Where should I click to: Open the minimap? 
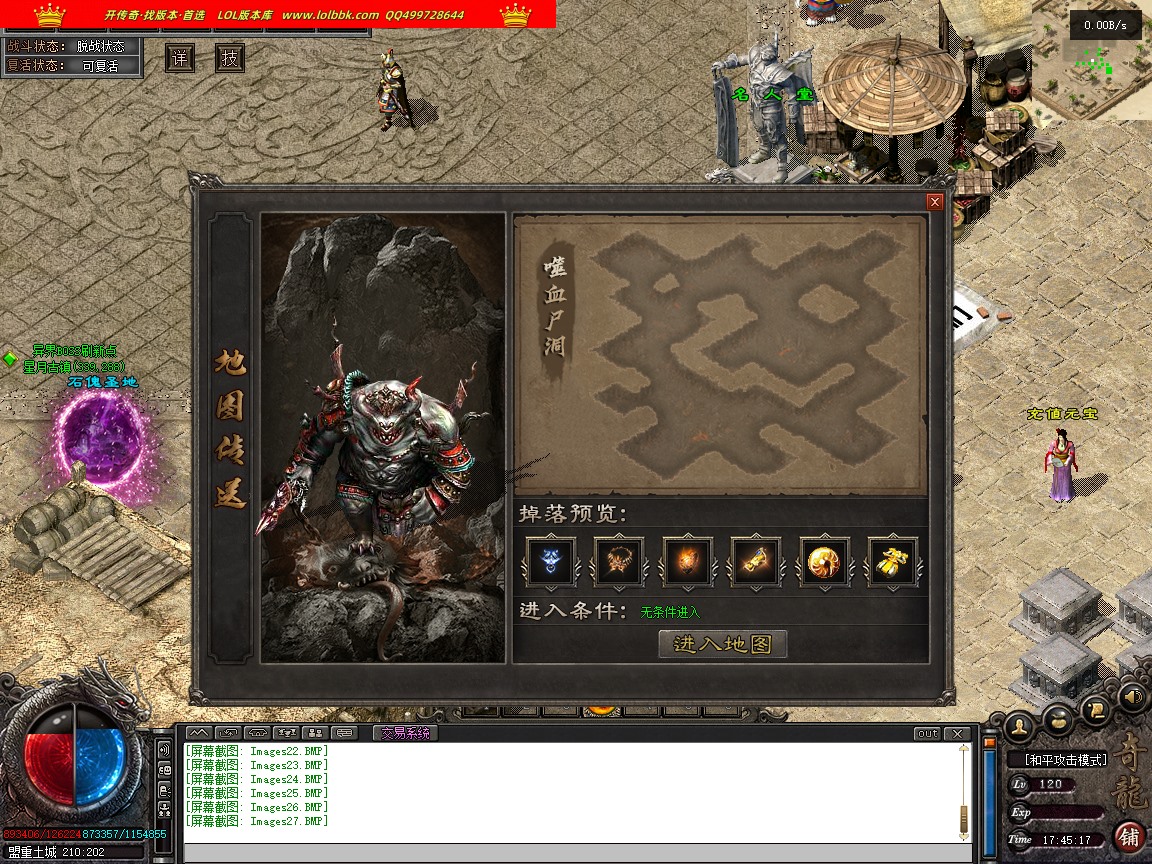click(x=1091, y=60)
